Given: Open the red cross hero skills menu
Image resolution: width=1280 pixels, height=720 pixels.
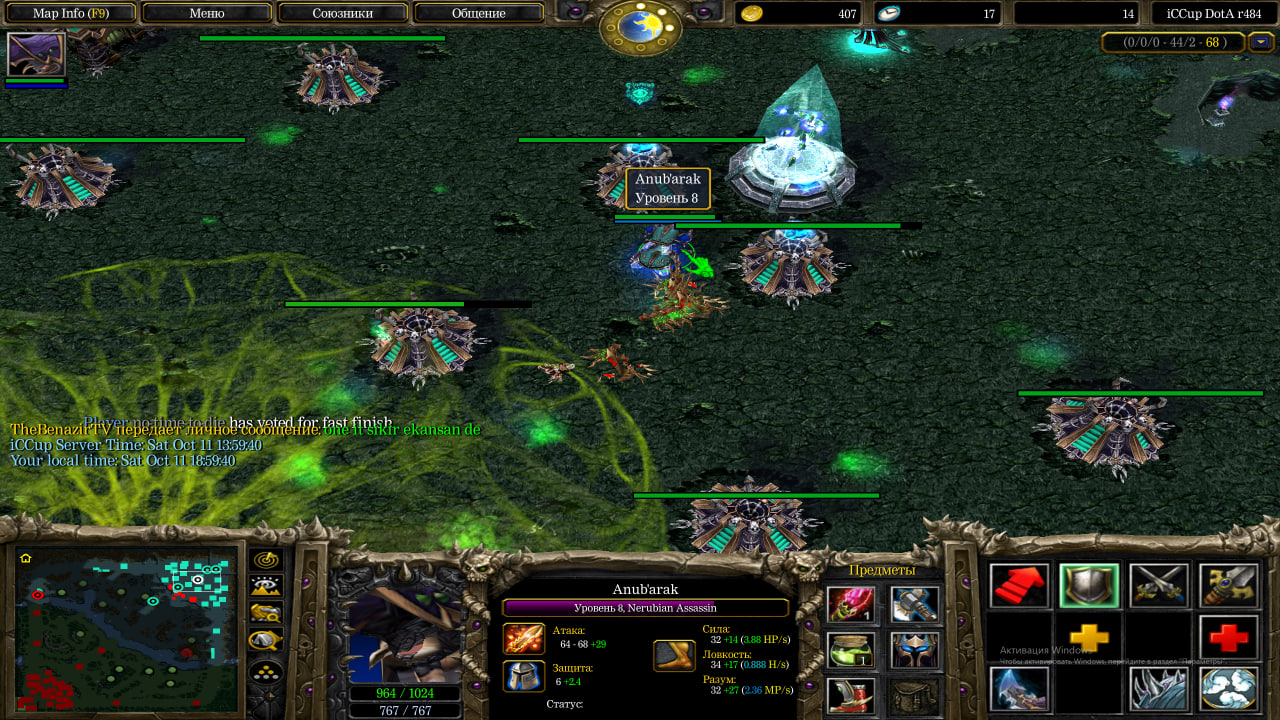Looking at the screenshot, I should (1229, 637).
